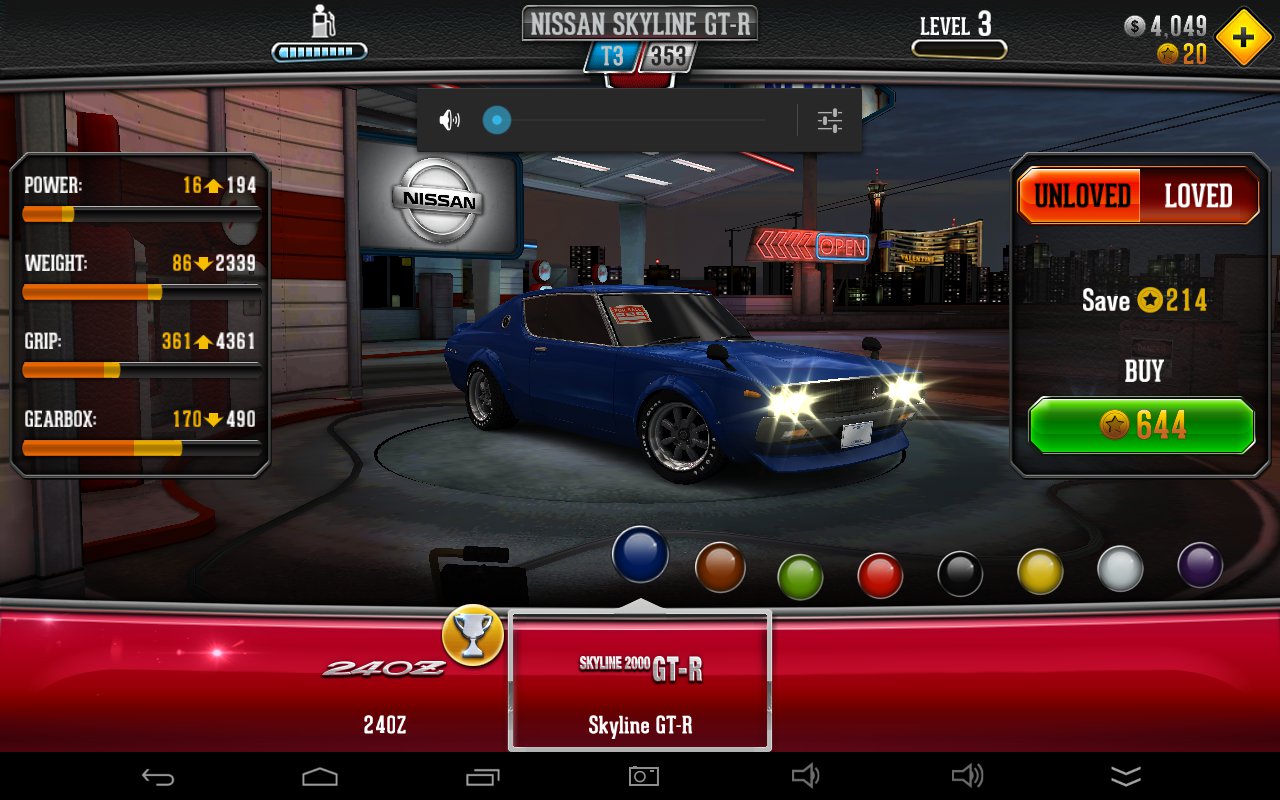Screen dimensions: 1280x800
Task: Choose the purple paint color
Action: coord(1200,565)
